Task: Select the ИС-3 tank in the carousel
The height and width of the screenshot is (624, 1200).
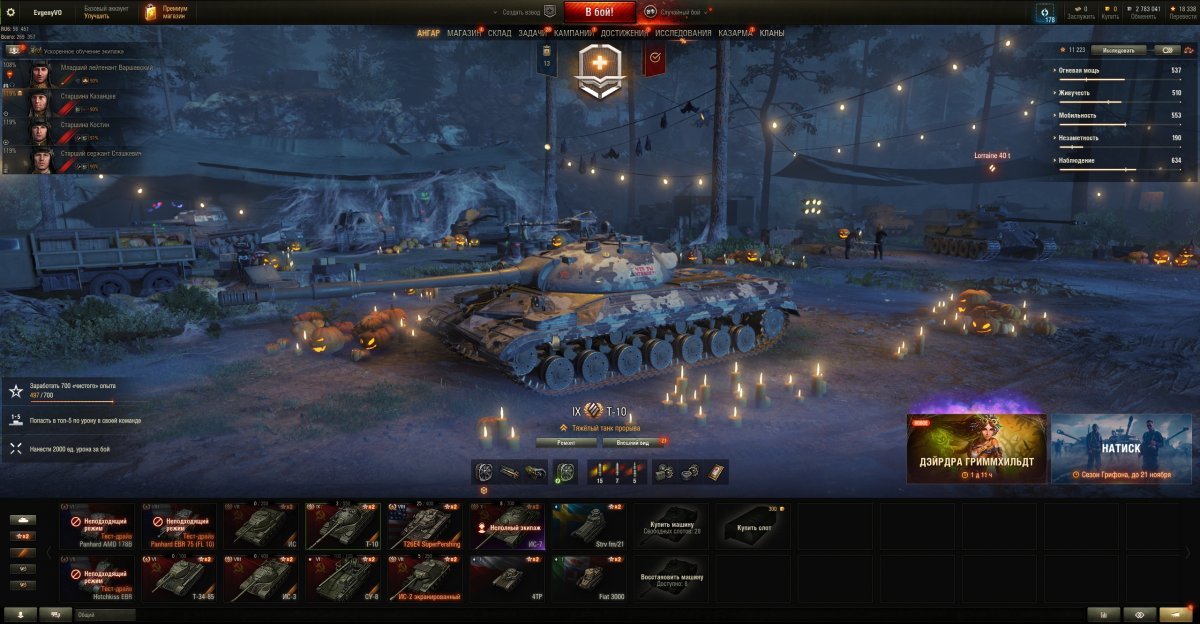Action: tap(261, 579)
